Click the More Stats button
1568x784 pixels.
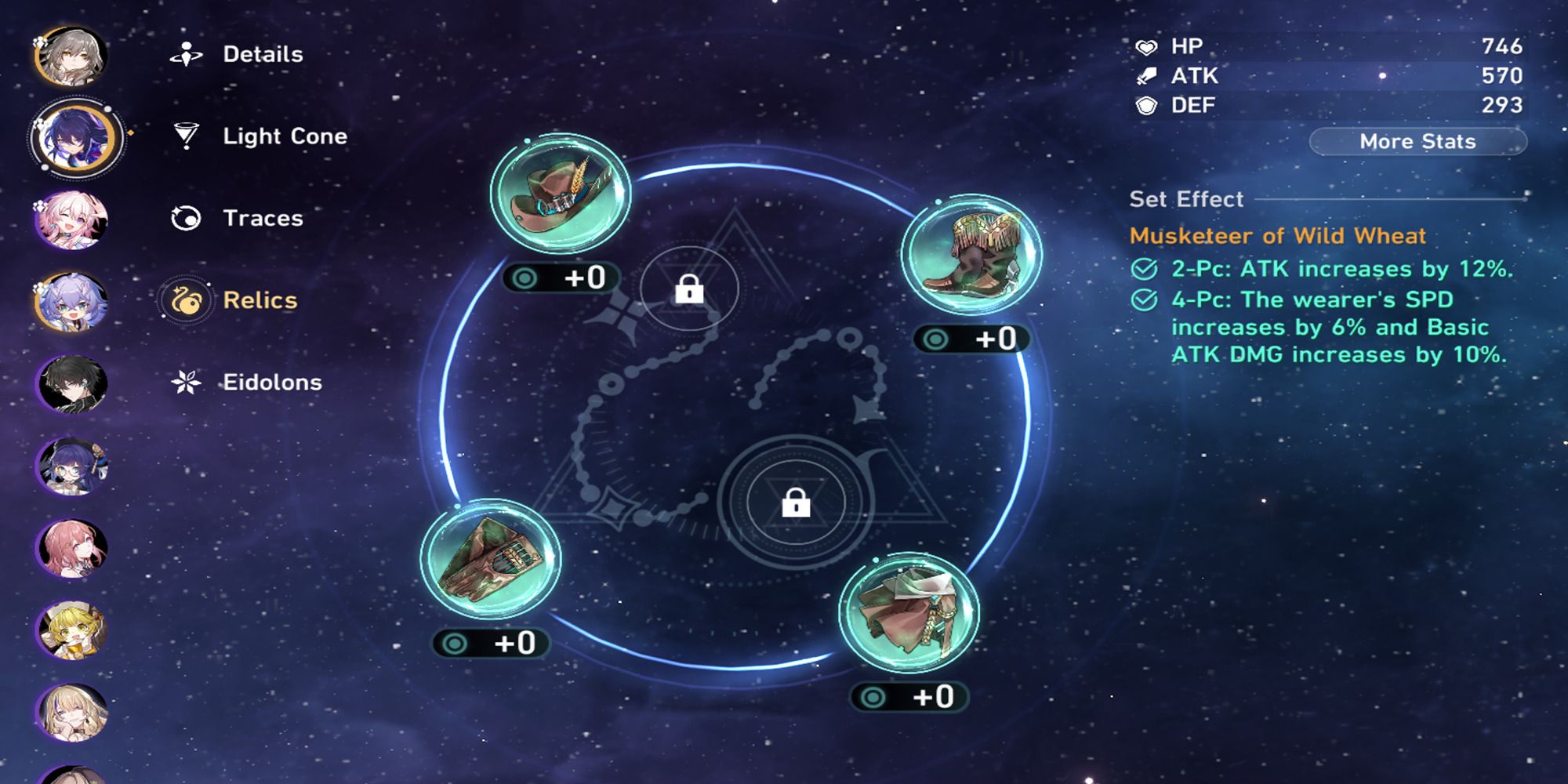coord(1417,142)
